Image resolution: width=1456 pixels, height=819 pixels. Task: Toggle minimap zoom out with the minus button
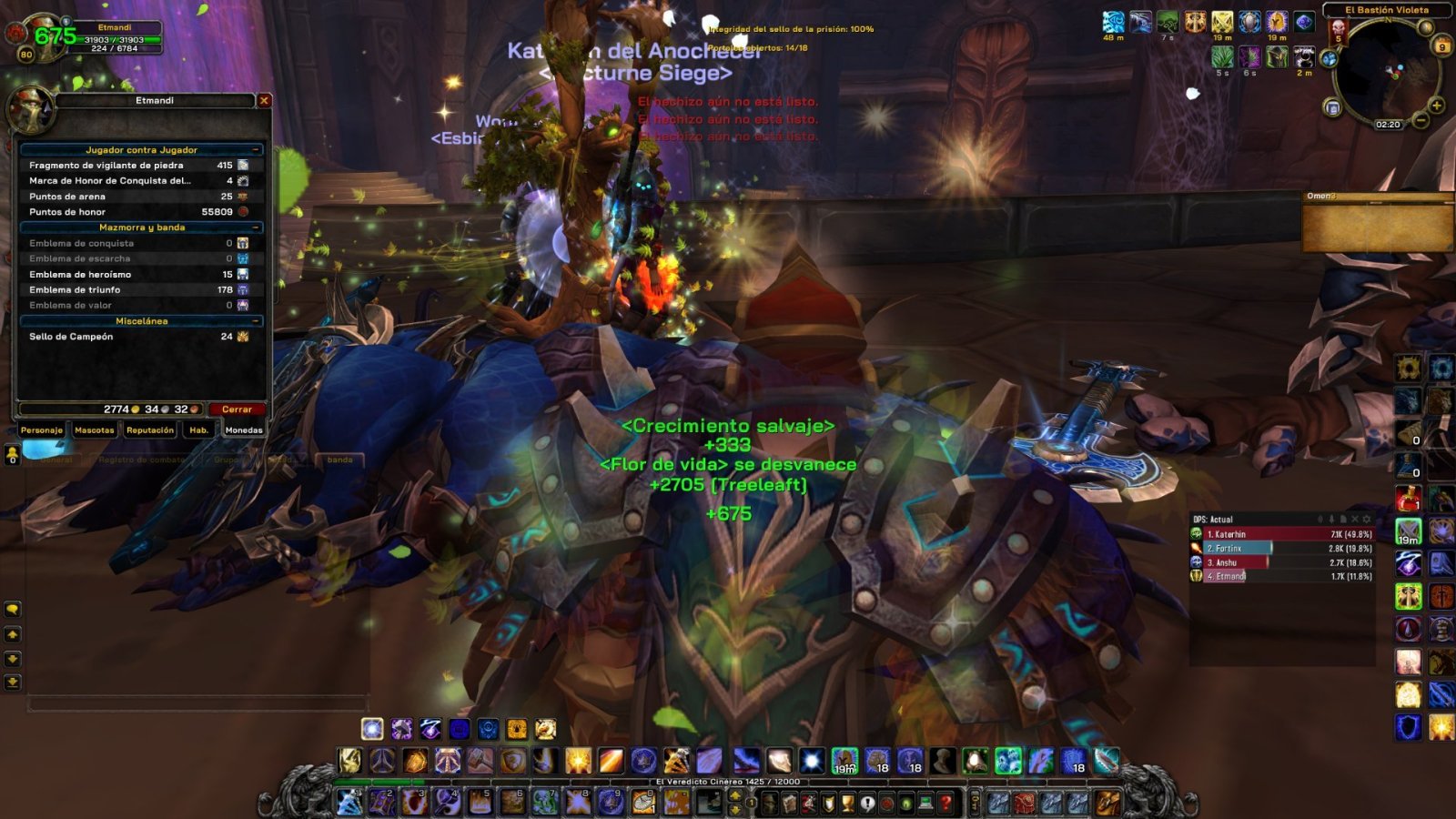coord(1421,120)
